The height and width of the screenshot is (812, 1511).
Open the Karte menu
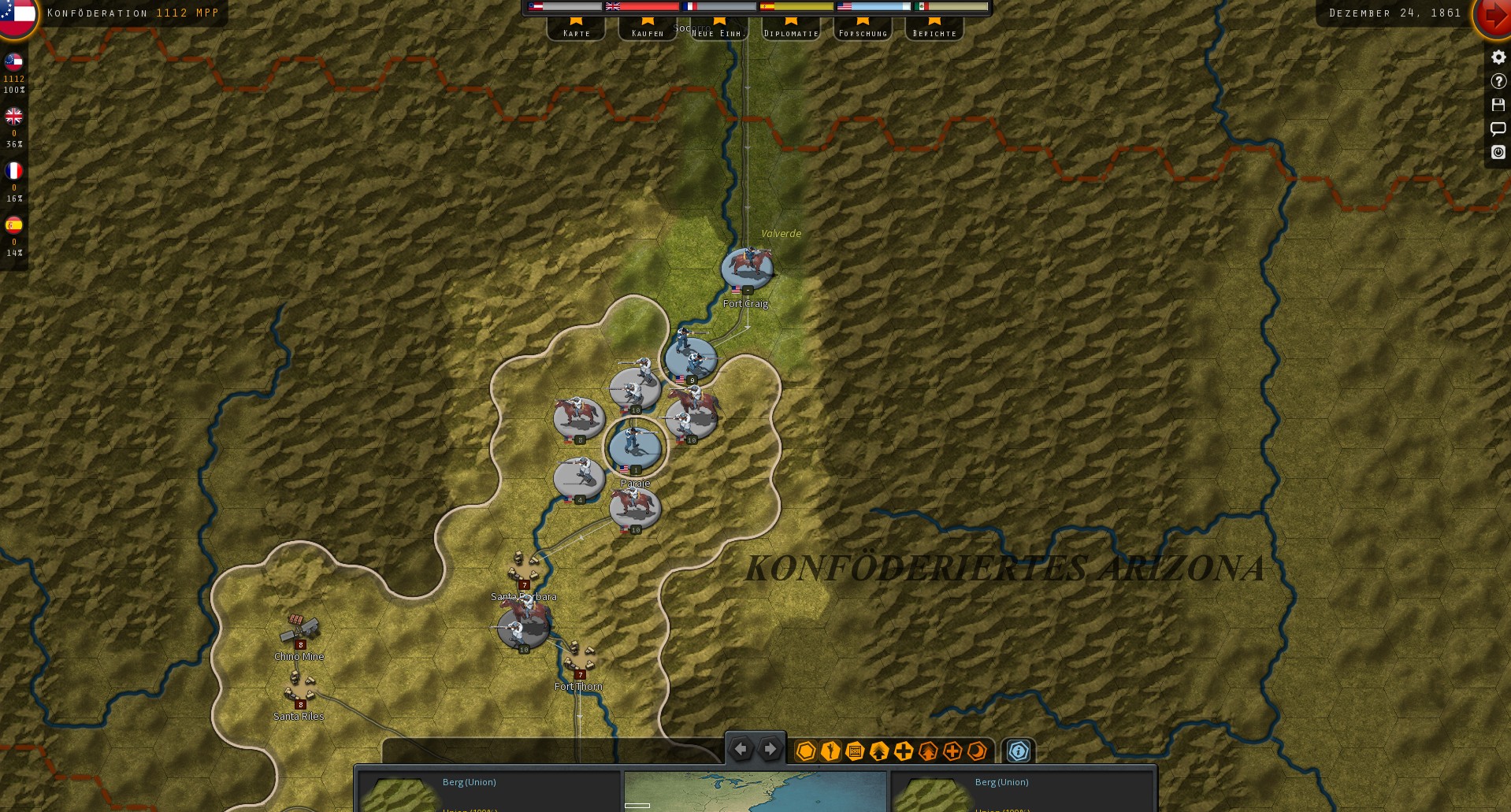(576, 32)
